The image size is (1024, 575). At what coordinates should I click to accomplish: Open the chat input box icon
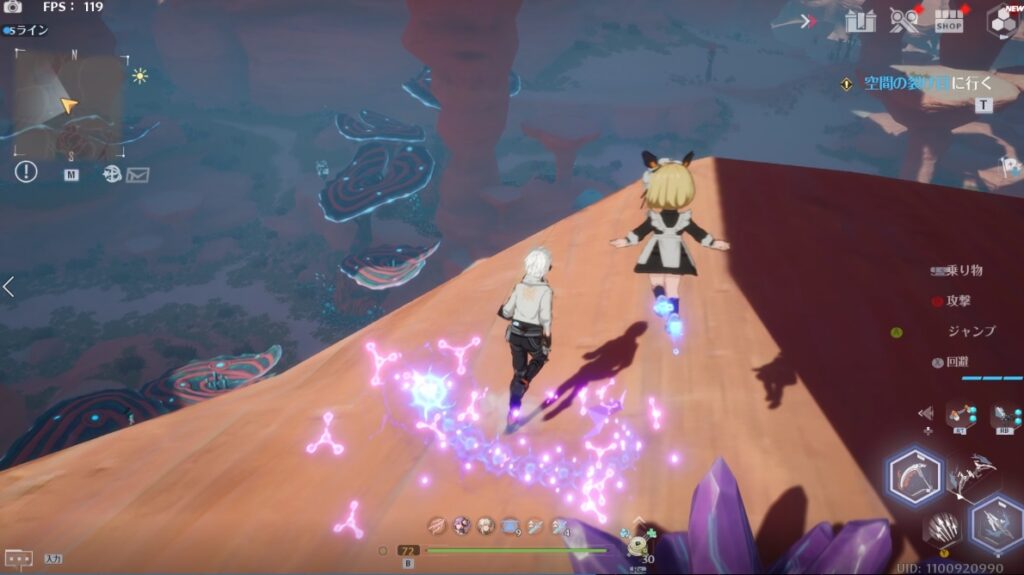tap(18, 558)
